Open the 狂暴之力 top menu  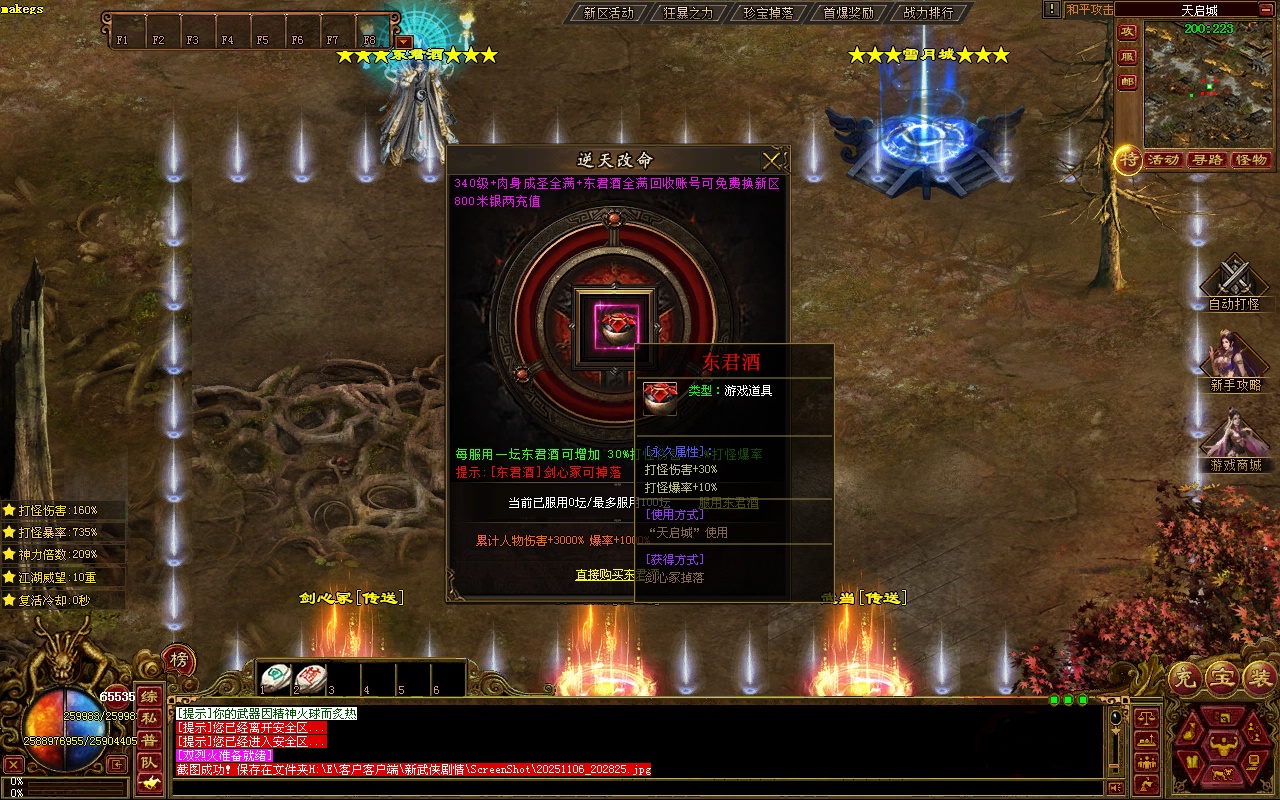(689, 13)
